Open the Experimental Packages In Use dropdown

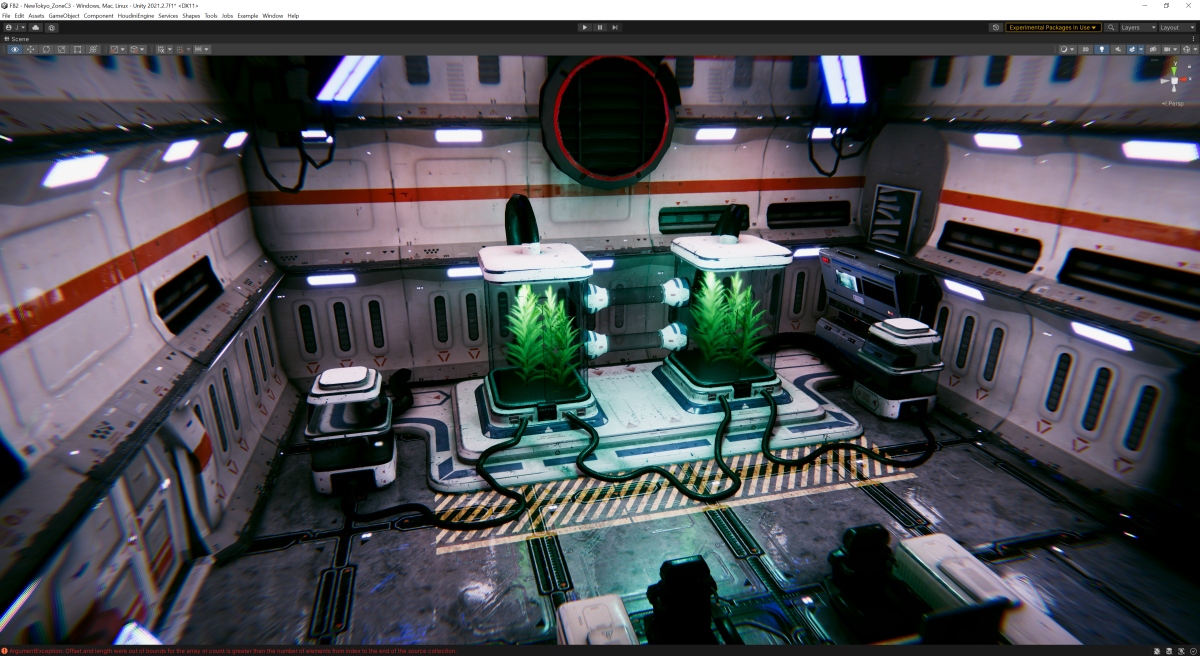point(1053,28)
